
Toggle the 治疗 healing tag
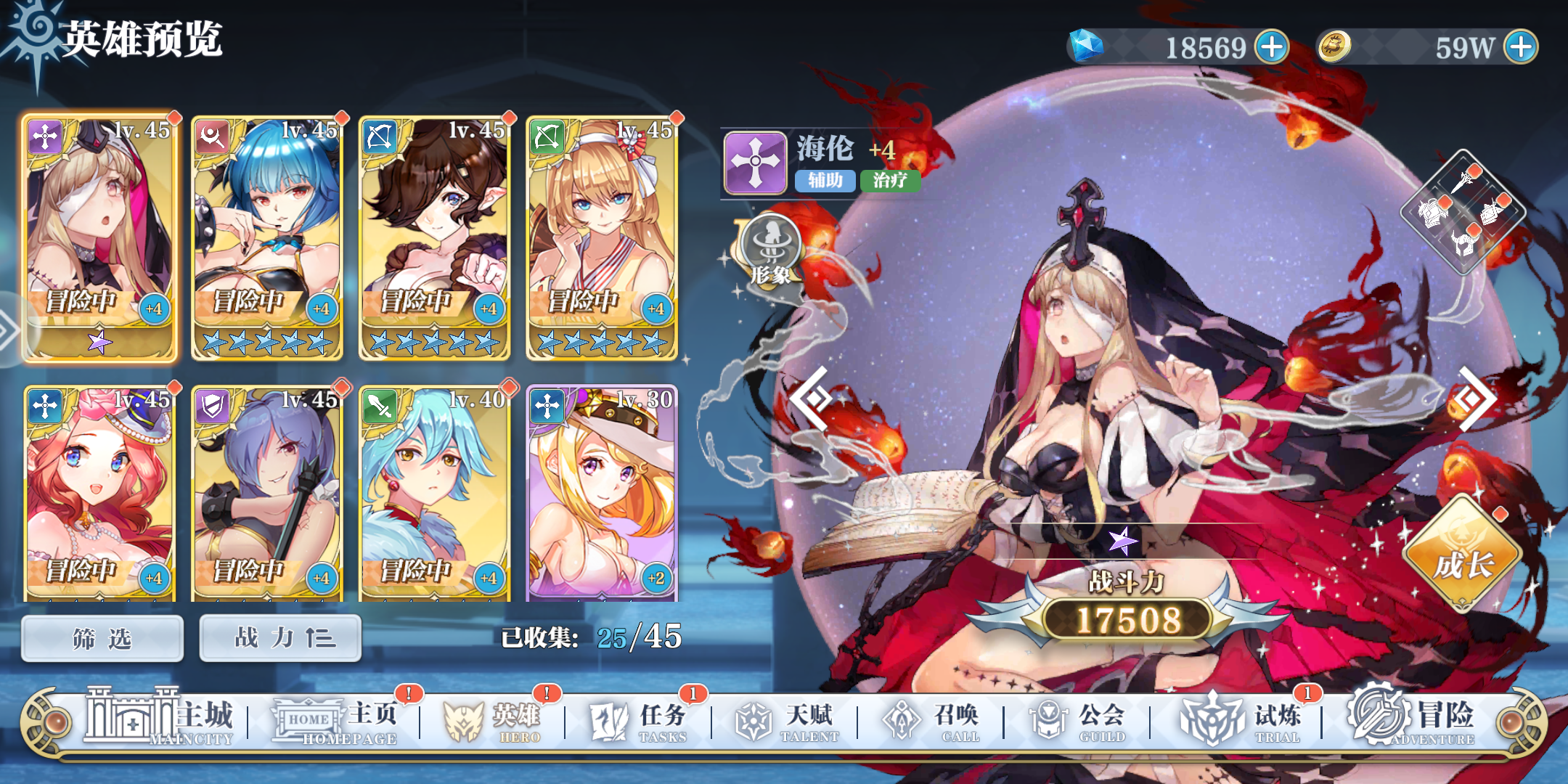(889, 181)
